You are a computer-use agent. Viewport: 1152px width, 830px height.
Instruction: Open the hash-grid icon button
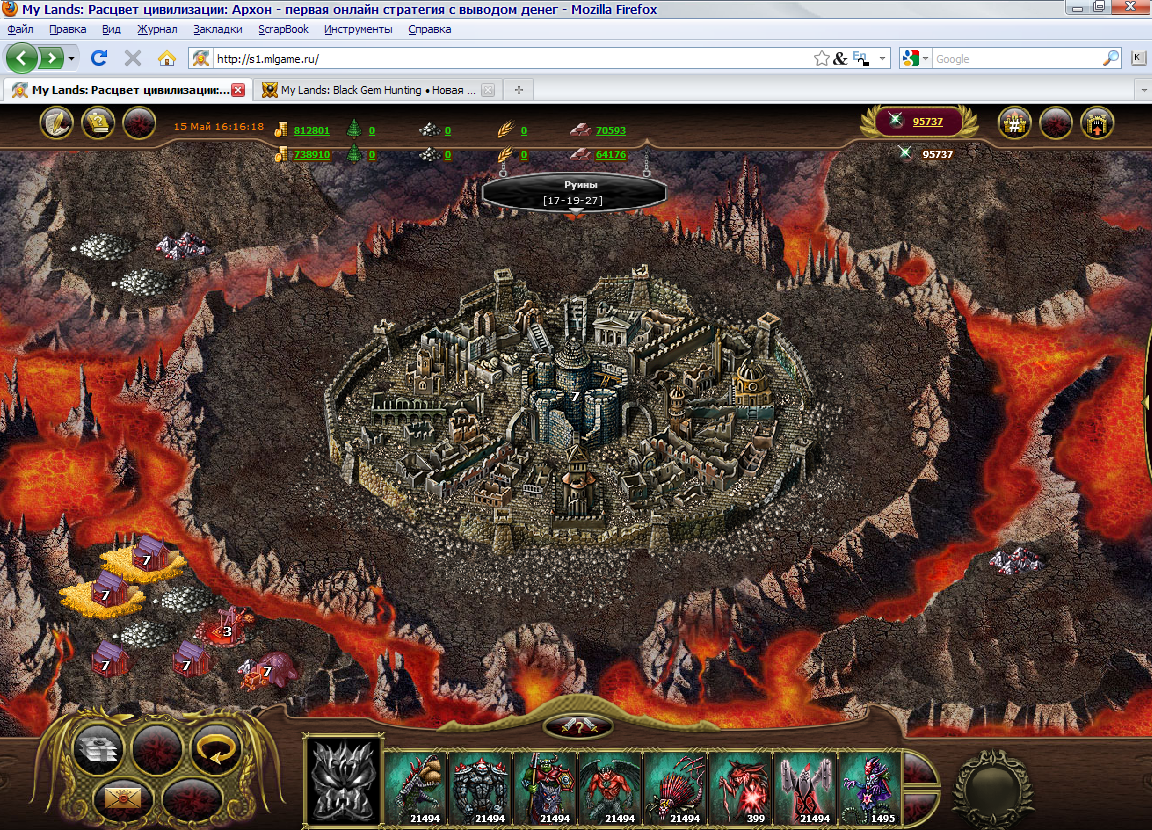[1015, 124]
